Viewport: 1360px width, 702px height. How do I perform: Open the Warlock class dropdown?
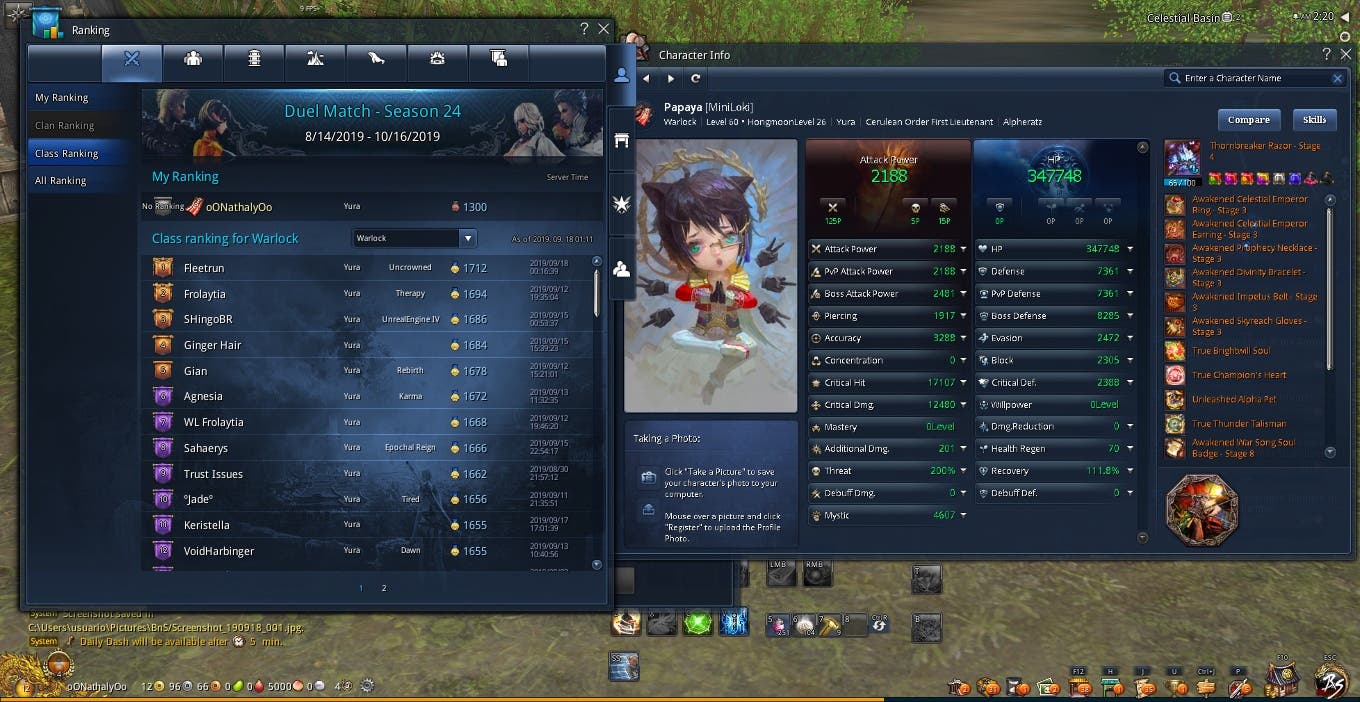point(467,239)
